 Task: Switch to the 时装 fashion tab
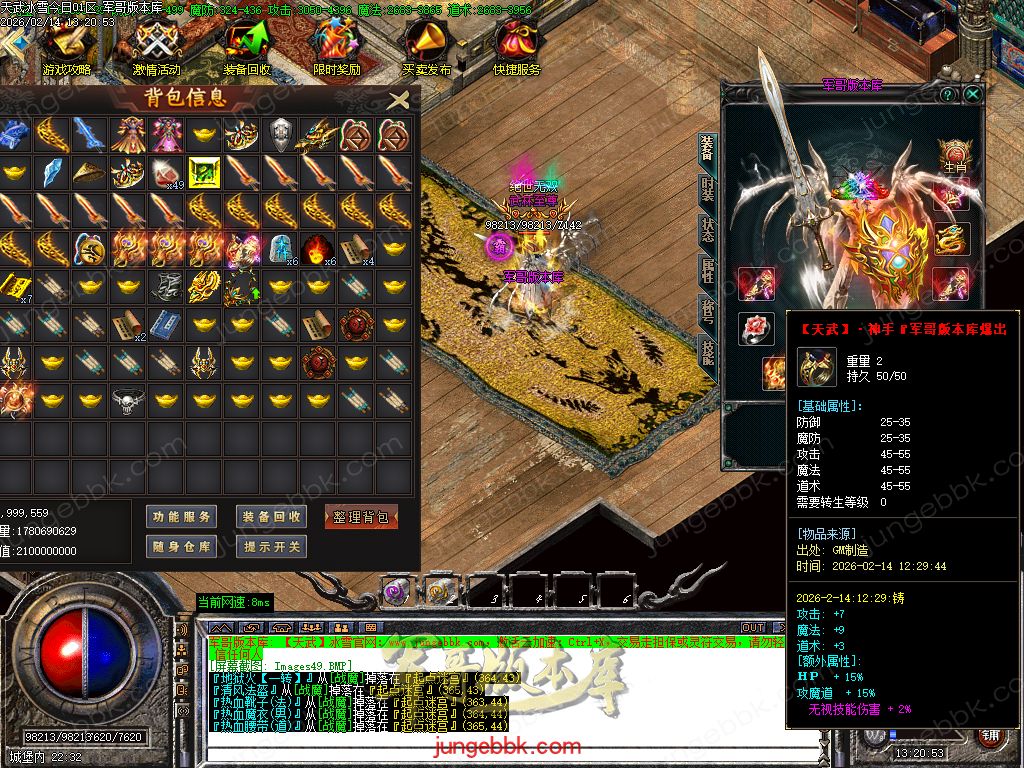707,189
